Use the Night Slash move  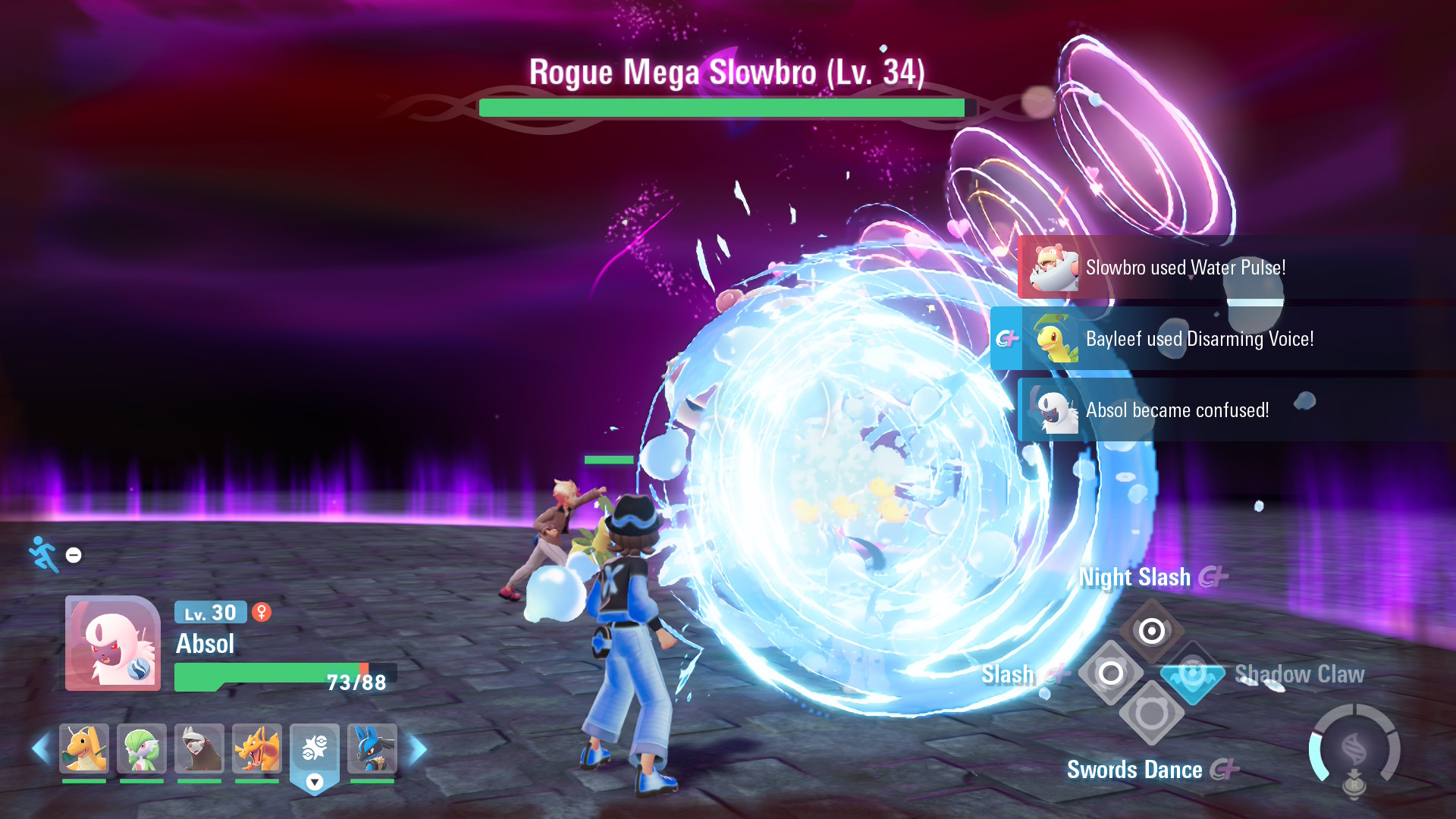[x=1151, y=630]
